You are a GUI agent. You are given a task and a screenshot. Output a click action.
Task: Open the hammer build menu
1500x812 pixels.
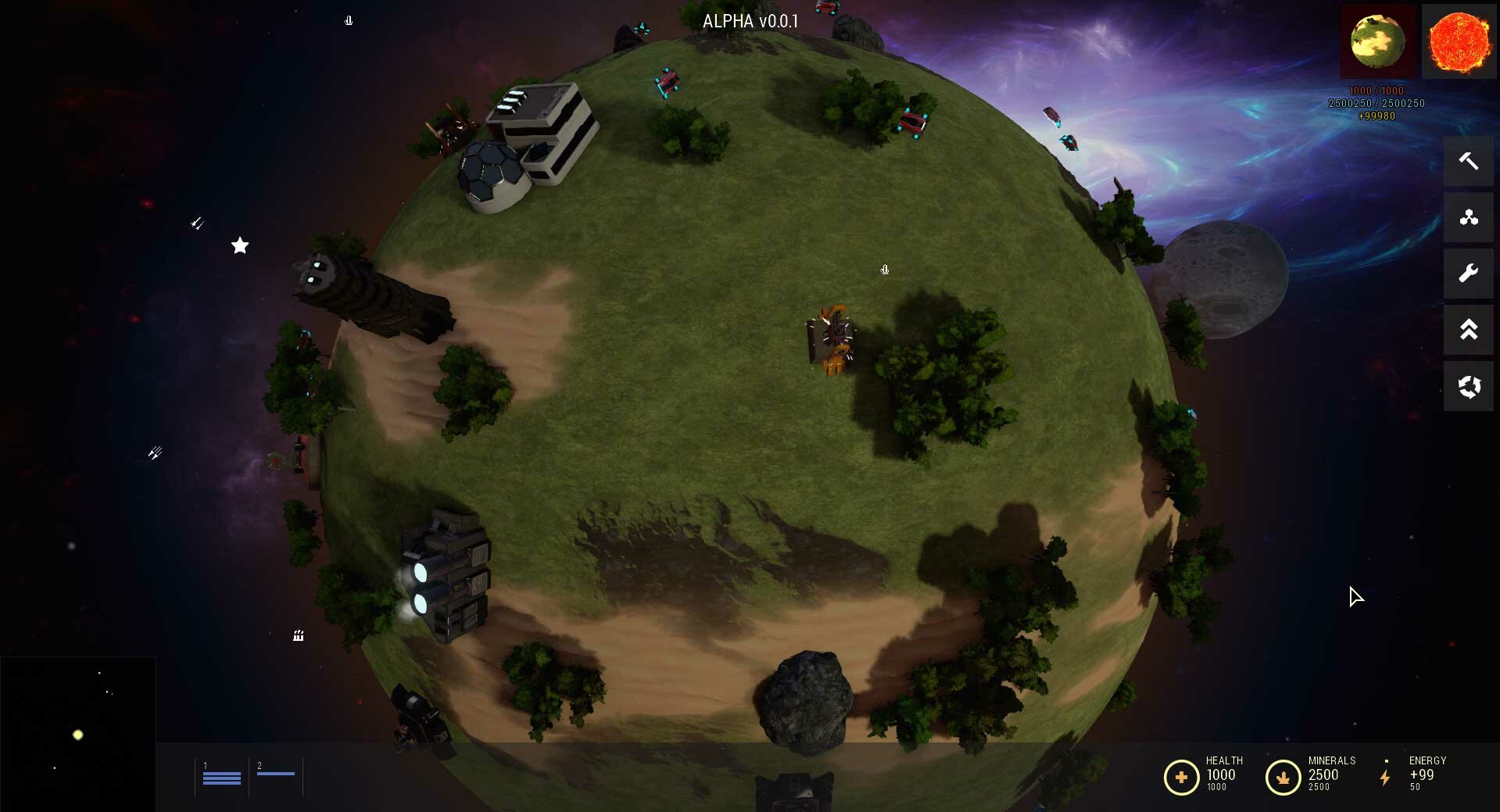[1468, 161]
